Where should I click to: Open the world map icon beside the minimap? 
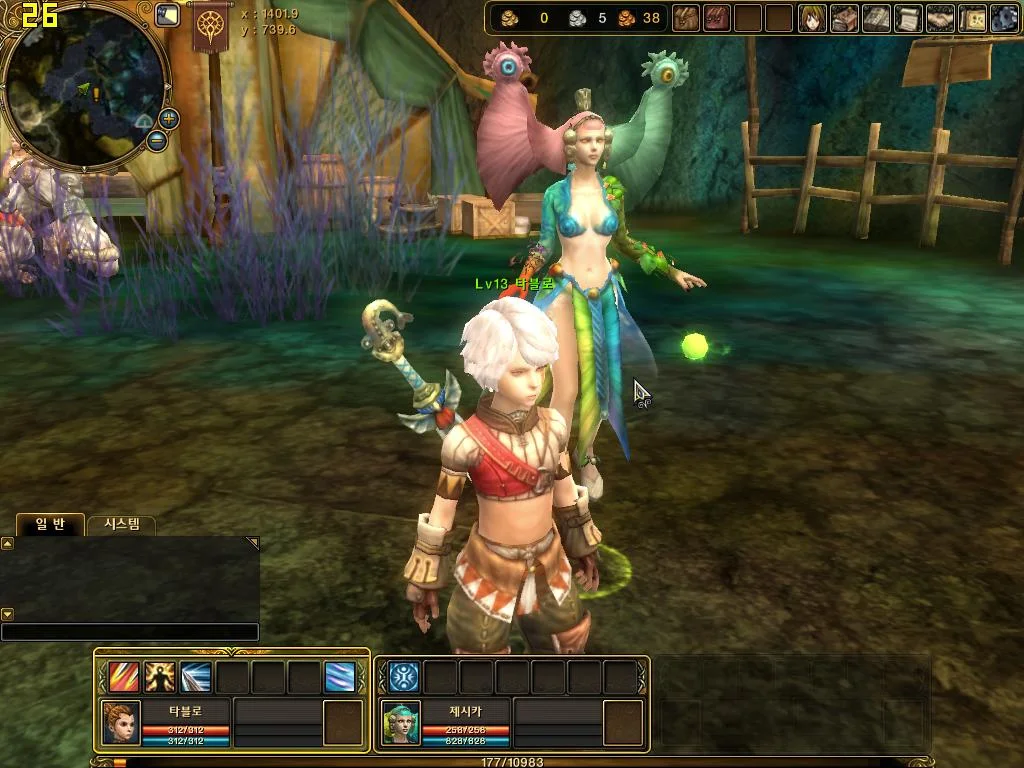click(x=168, y=15)
